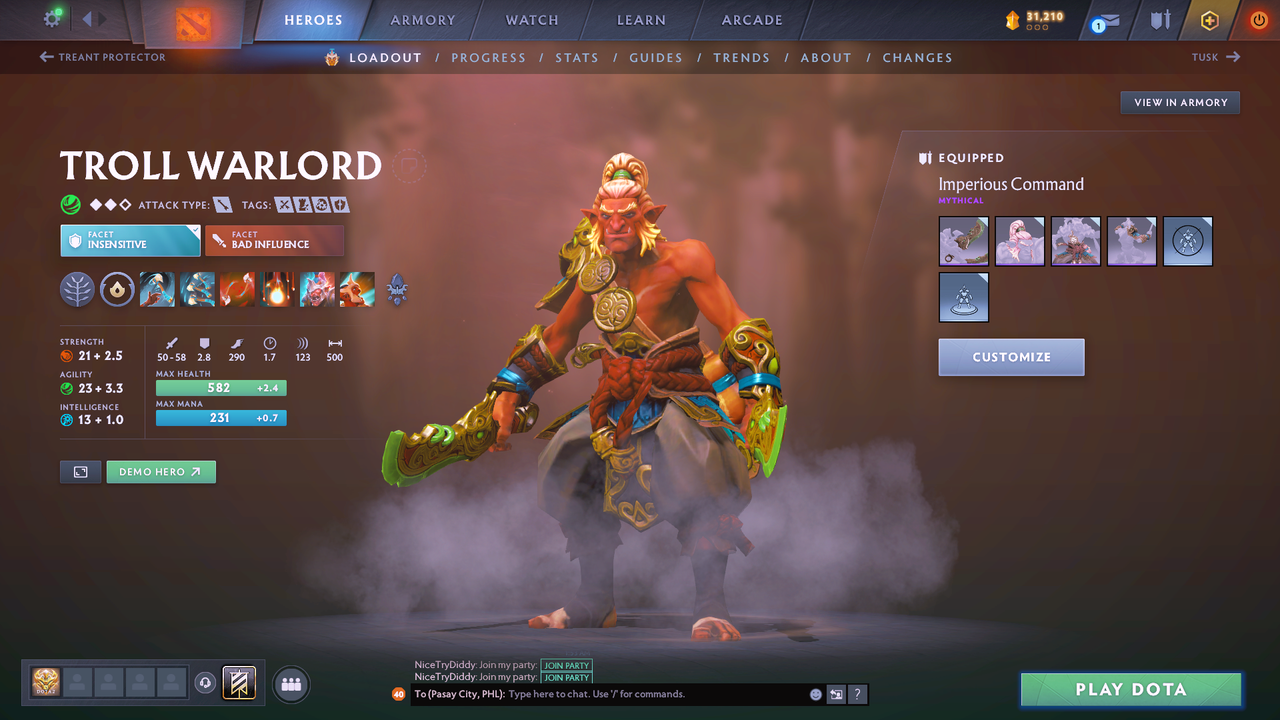1280x720 pixels.
Task: Open the friends list icon beside the party slots
Action: point(290,684)
